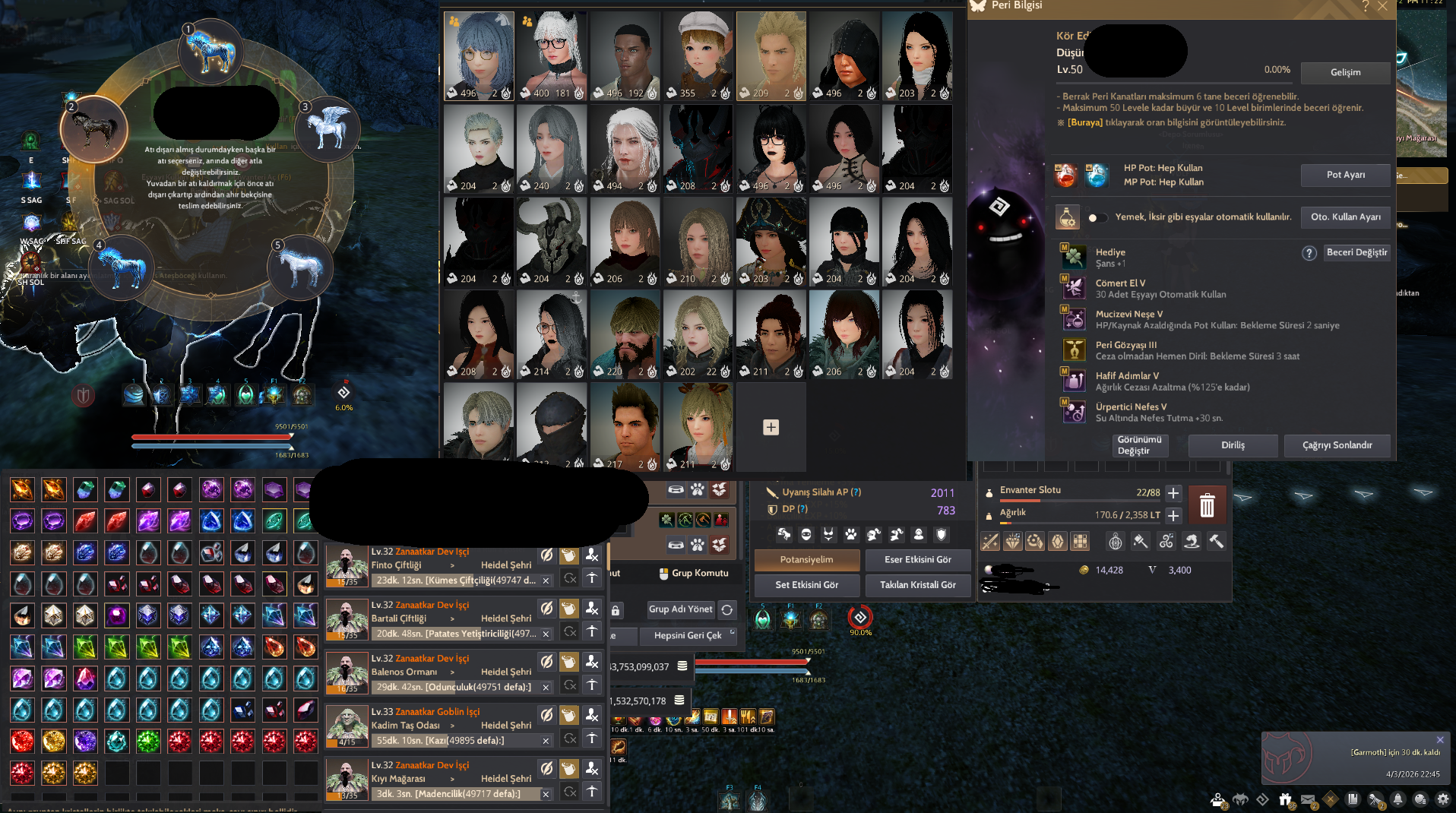Toggle automatic food and elixir use switch

(1097, 217)
